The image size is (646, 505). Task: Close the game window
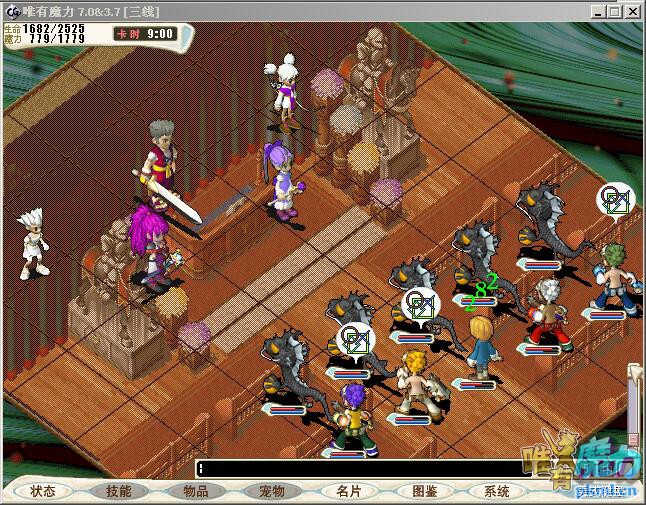(633, 12)
